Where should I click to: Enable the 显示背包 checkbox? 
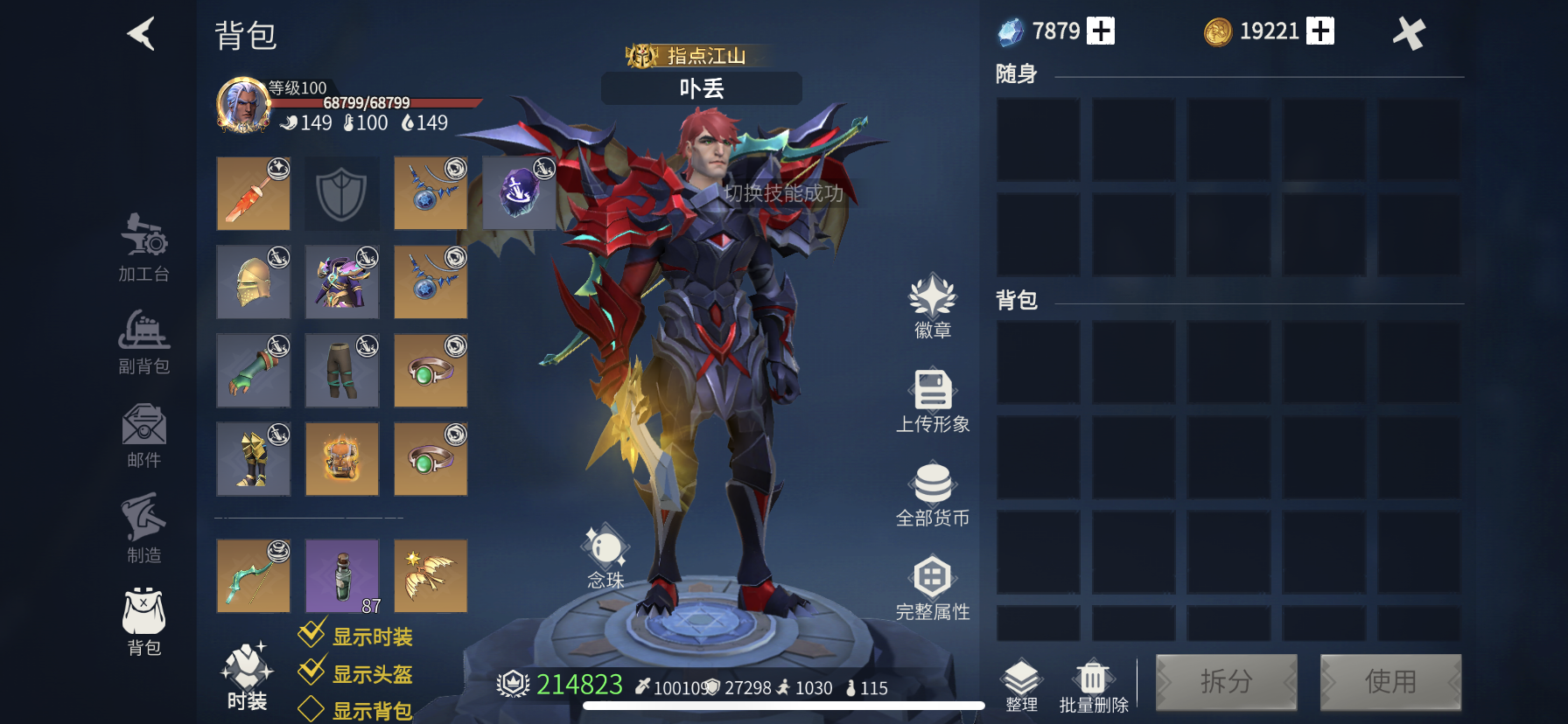coord(311,709)
